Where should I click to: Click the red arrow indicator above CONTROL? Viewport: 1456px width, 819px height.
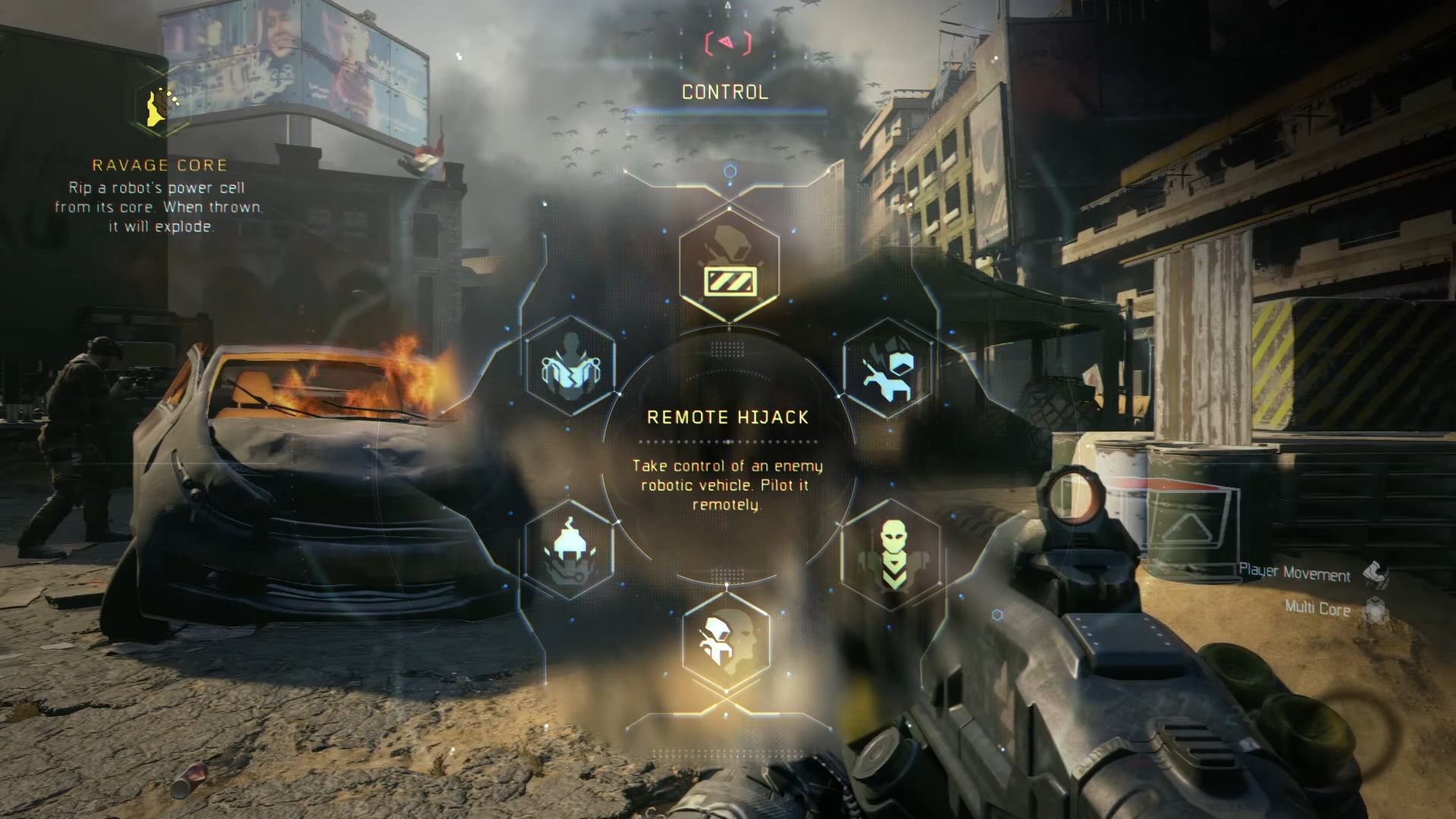pos(726,43)
